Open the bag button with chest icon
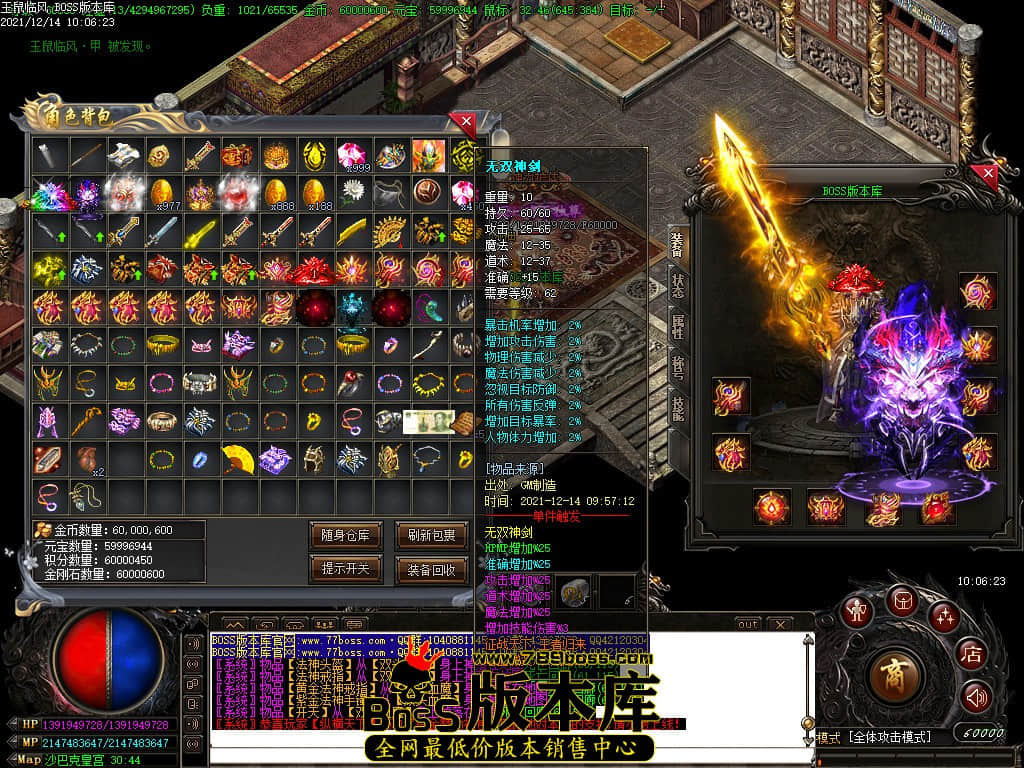Viewport: 1024px width, 768px height. click(901, 601)
